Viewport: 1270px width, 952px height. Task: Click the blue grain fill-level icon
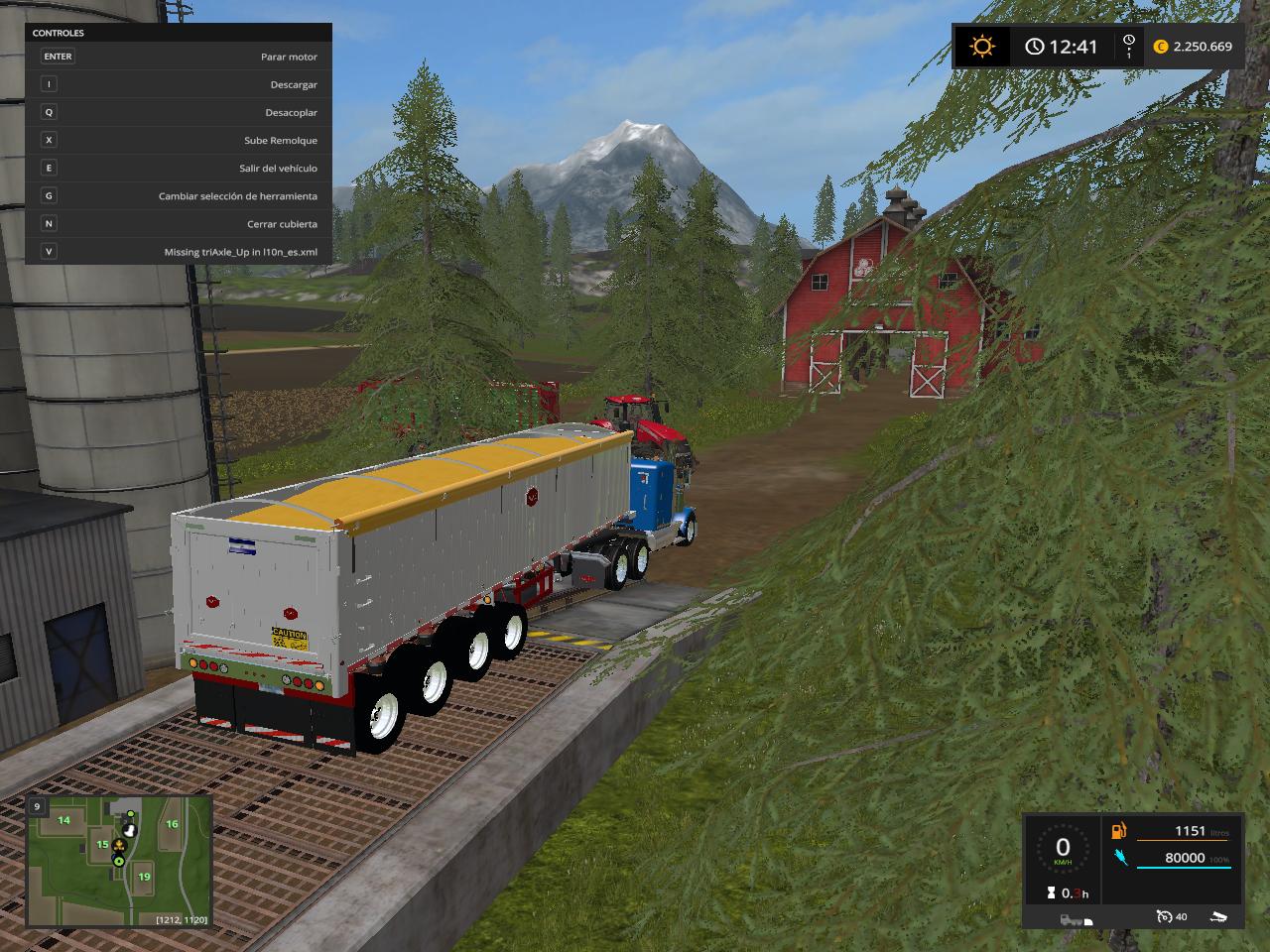point(1119,858)
